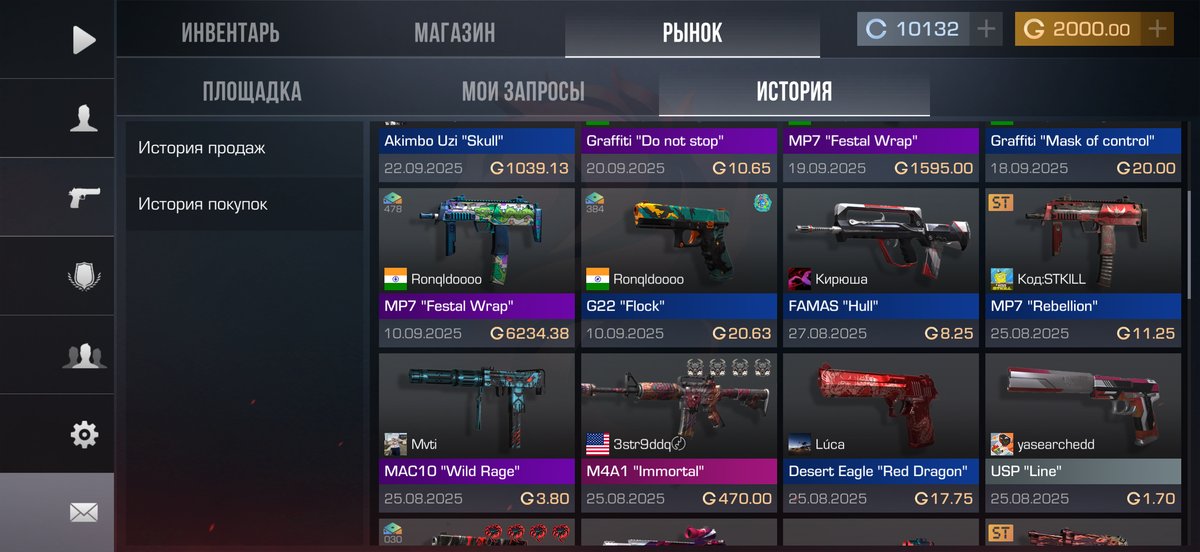The height and width of the screenshot is (552, 1200).
Task: Open the friends group icon
Action: [84, 355]
